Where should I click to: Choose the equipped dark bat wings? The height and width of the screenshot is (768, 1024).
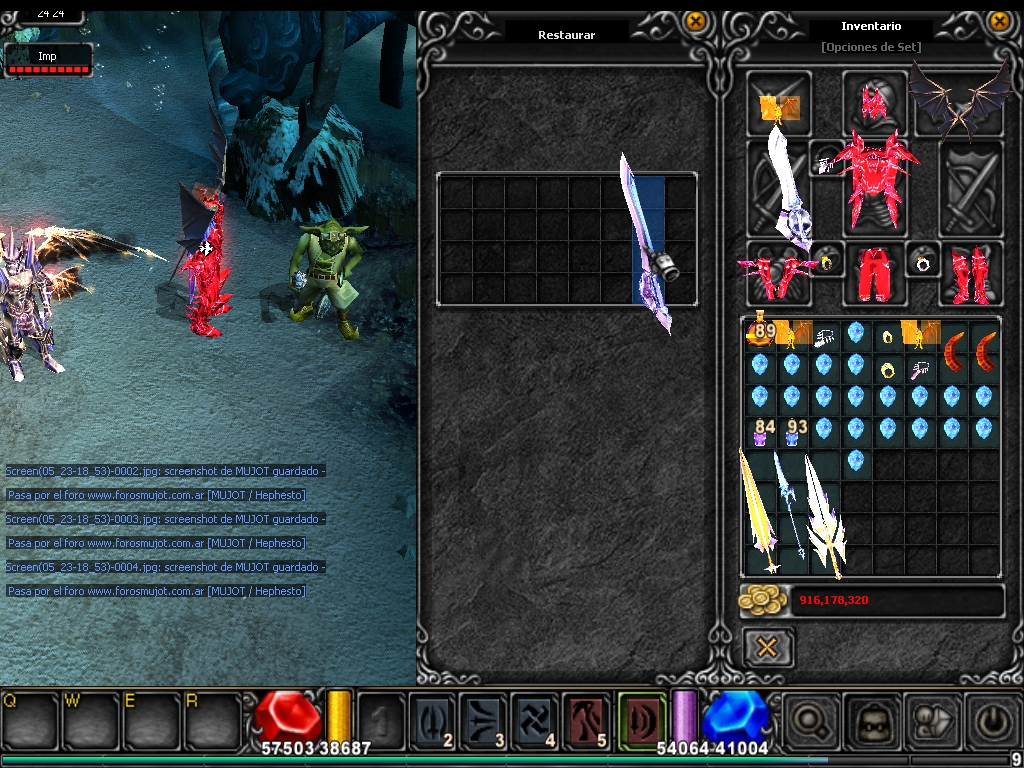[960, 100]
